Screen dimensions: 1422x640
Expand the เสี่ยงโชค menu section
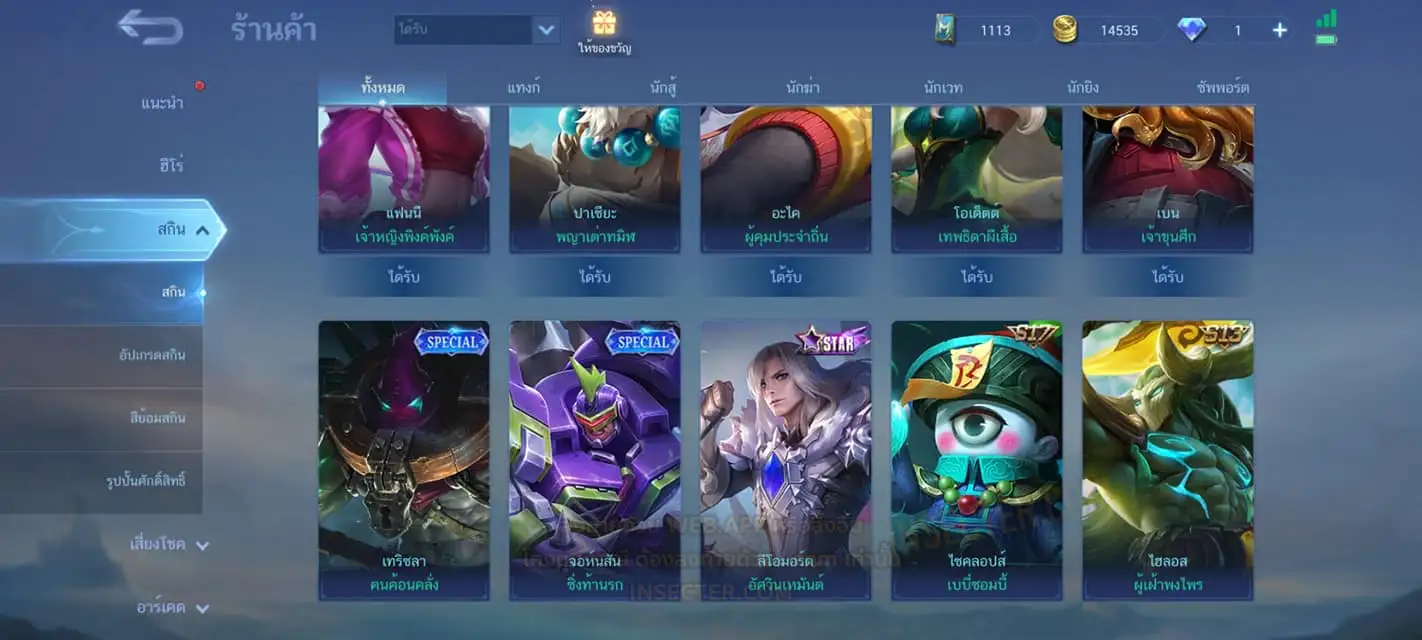168,545
